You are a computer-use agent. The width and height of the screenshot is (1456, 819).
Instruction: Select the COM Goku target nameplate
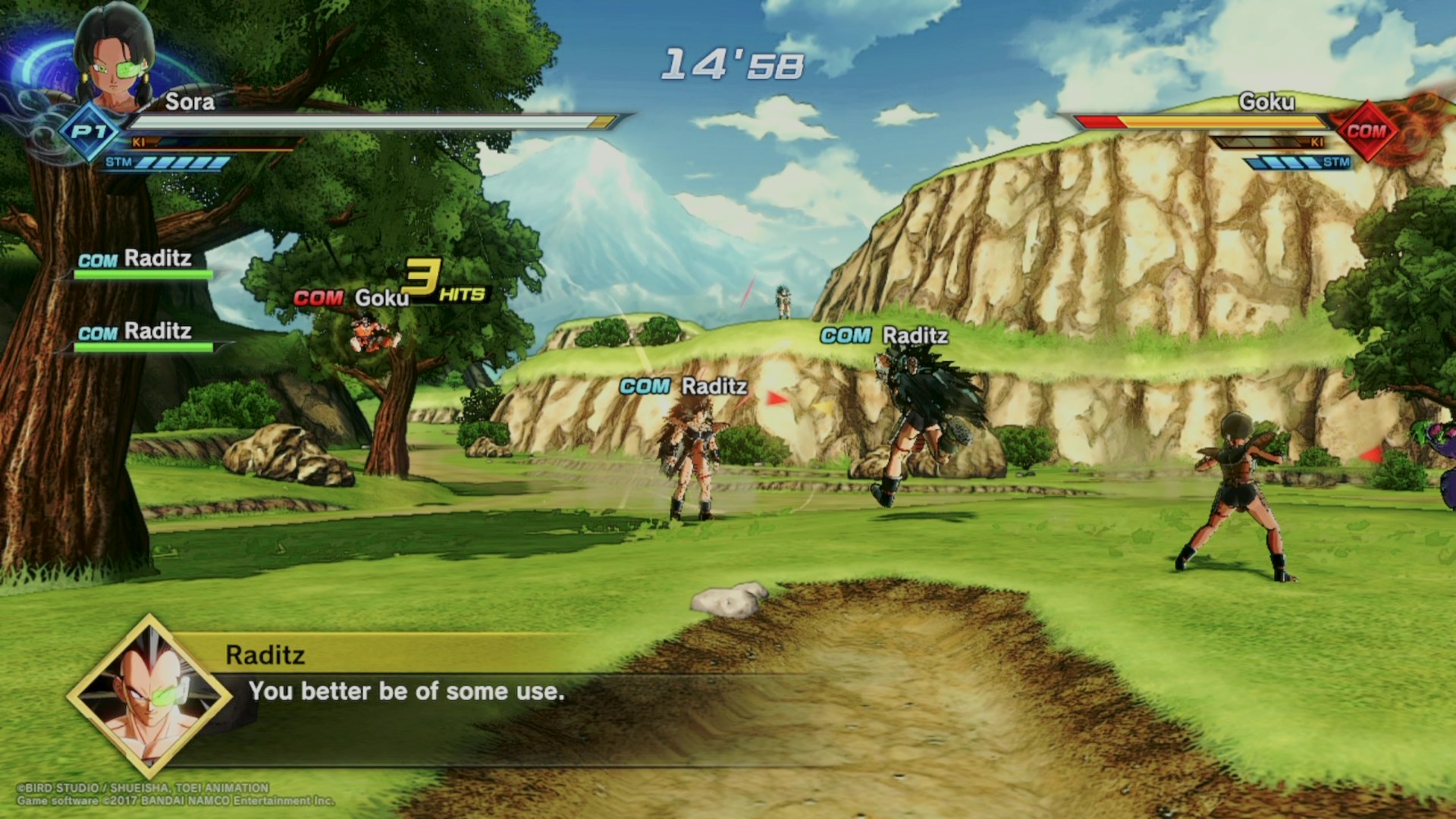point(352,298)
